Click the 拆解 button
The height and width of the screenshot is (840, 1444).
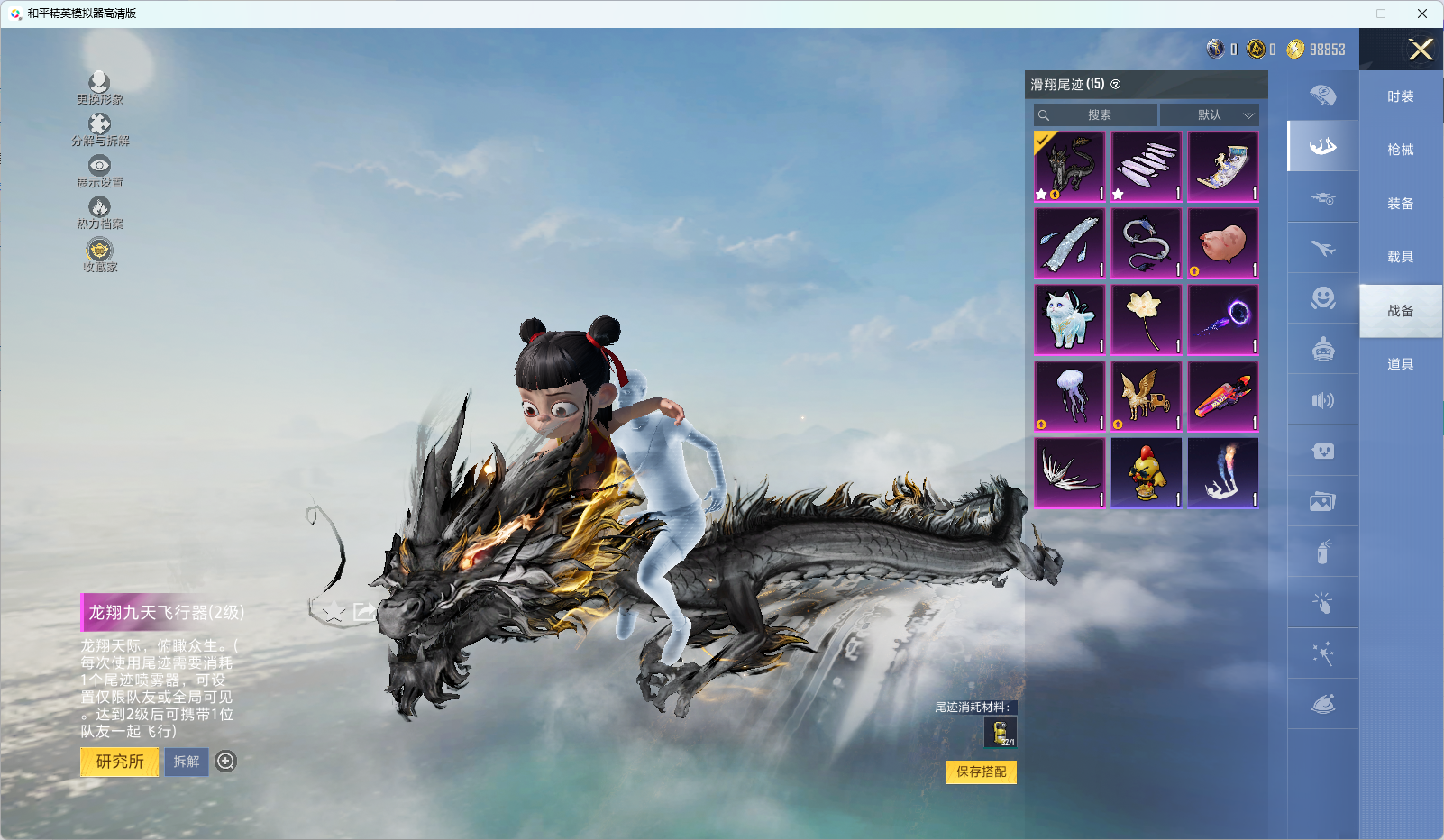187,762
